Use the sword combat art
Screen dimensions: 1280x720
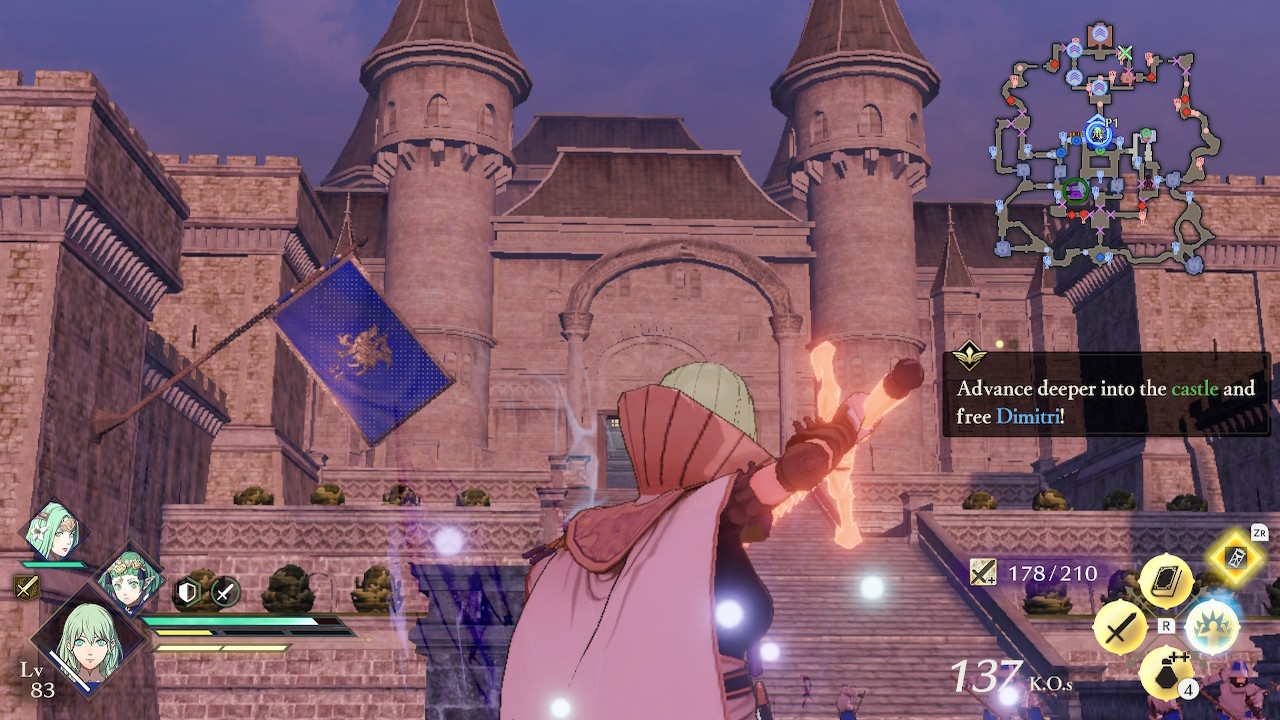coord(1121,629)
